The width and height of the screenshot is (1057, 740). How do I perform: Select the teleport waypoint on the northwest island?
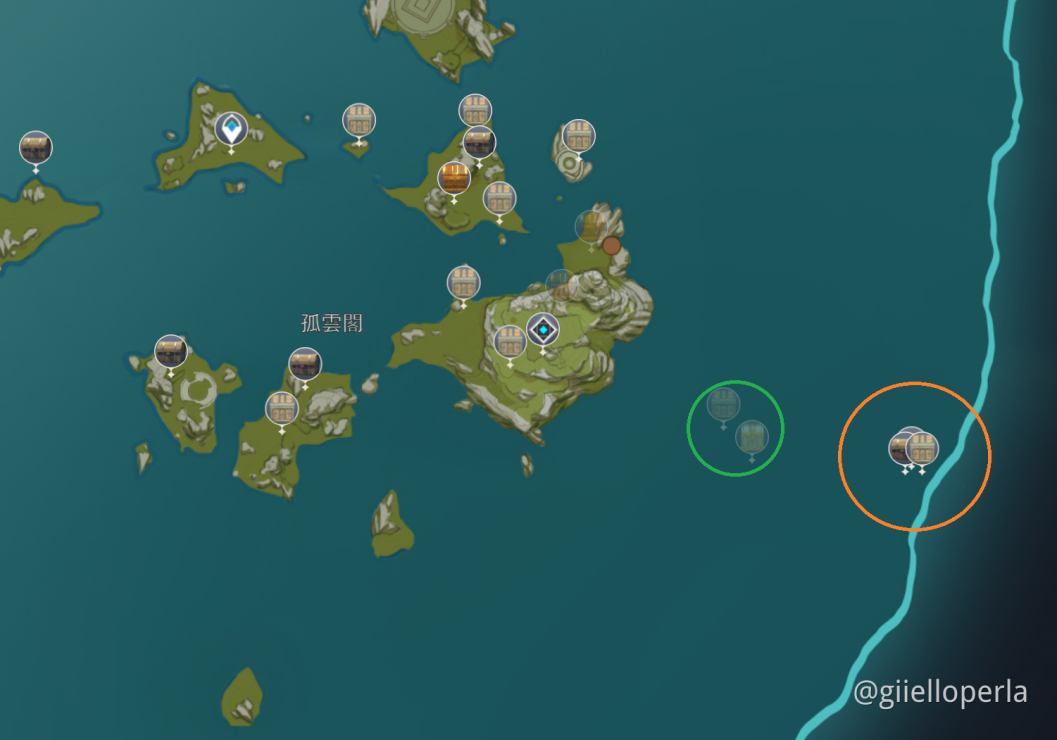click(231, 129)
